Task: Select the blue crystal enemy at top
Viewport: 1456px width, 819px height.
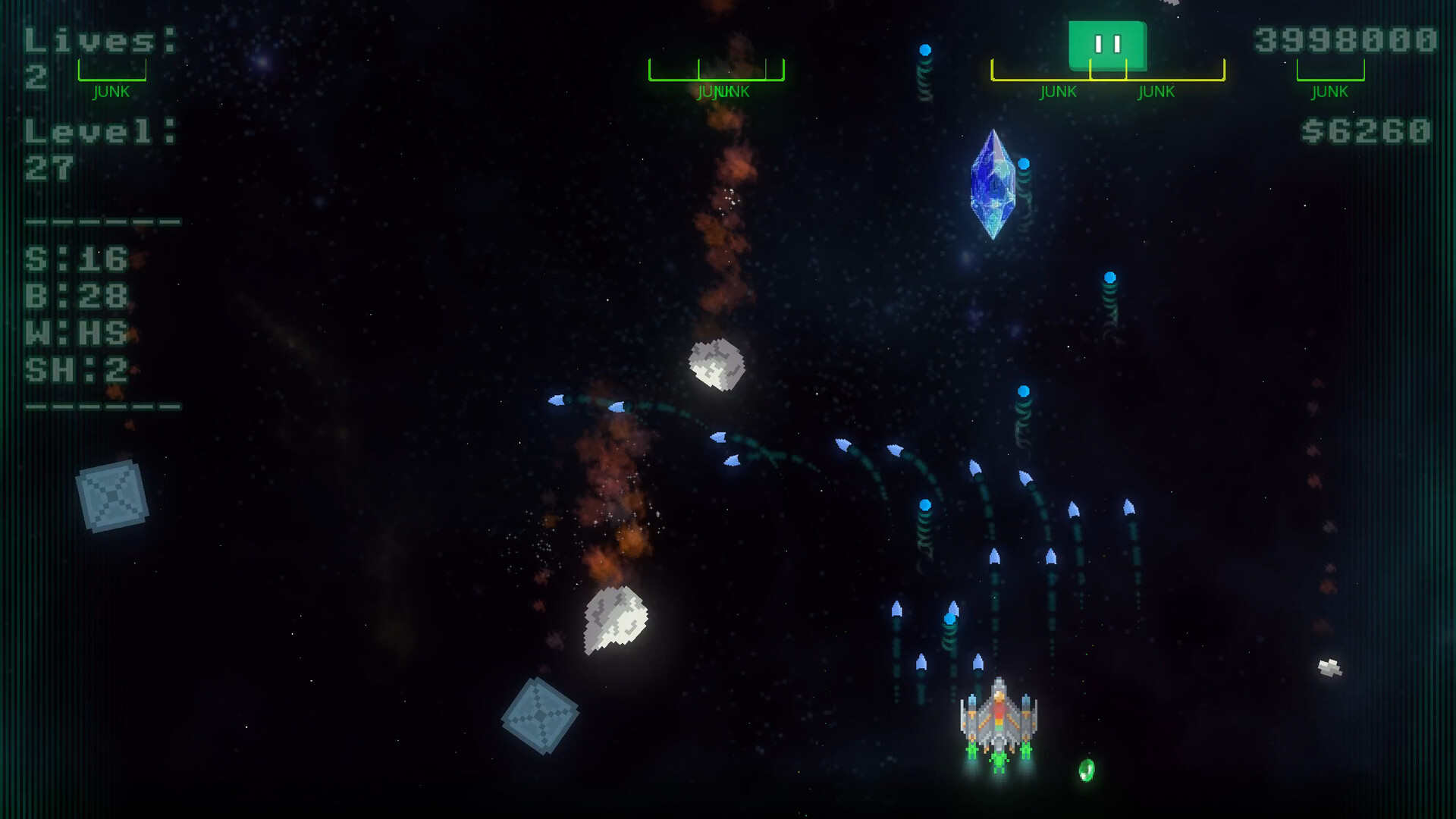Action: [x=994, y=184]
